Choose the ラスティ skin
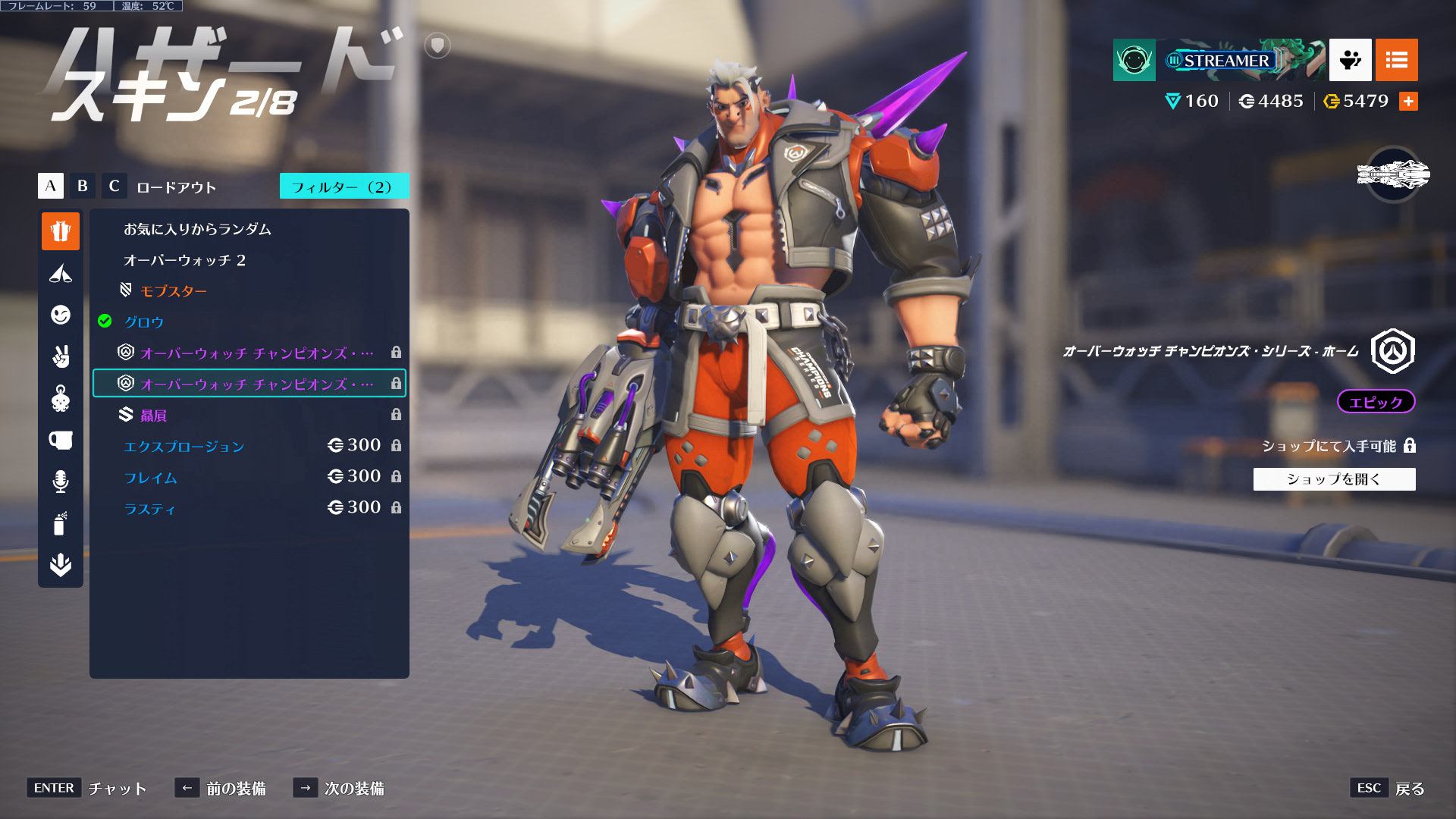 click(x=149, y=509)
